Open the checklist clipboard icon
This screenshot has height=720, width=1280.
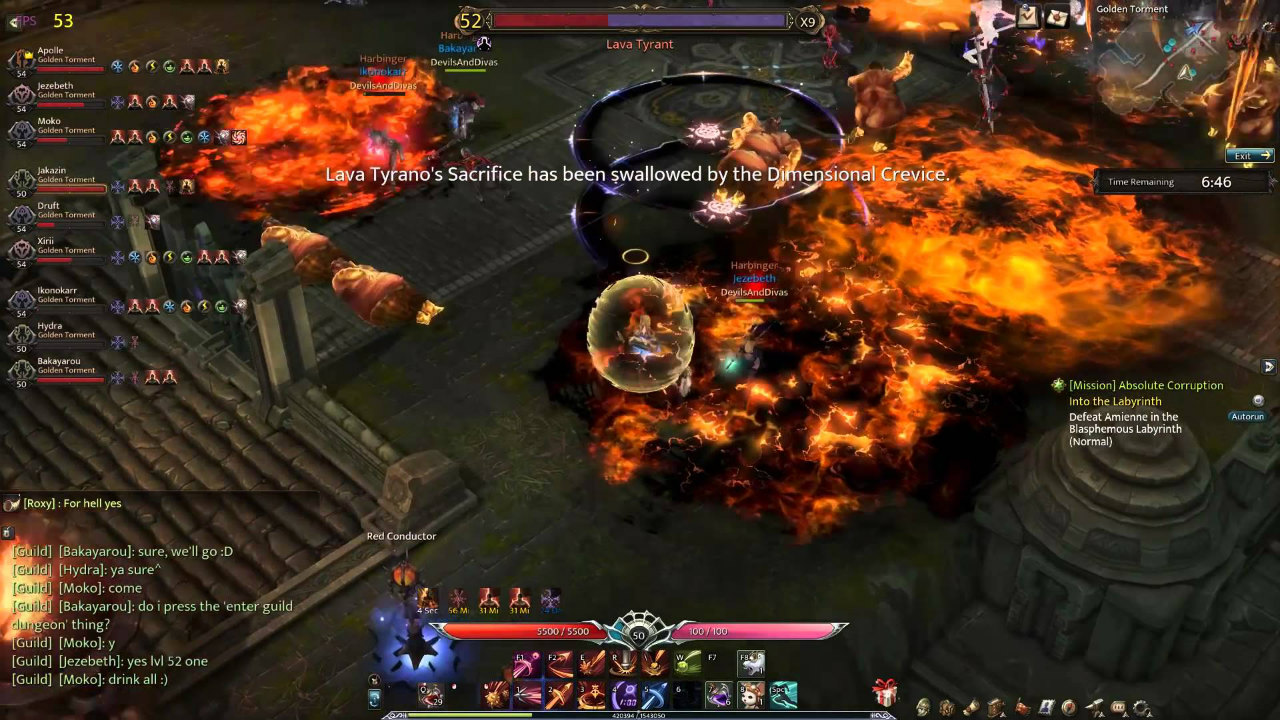(x=1028, y=16)
